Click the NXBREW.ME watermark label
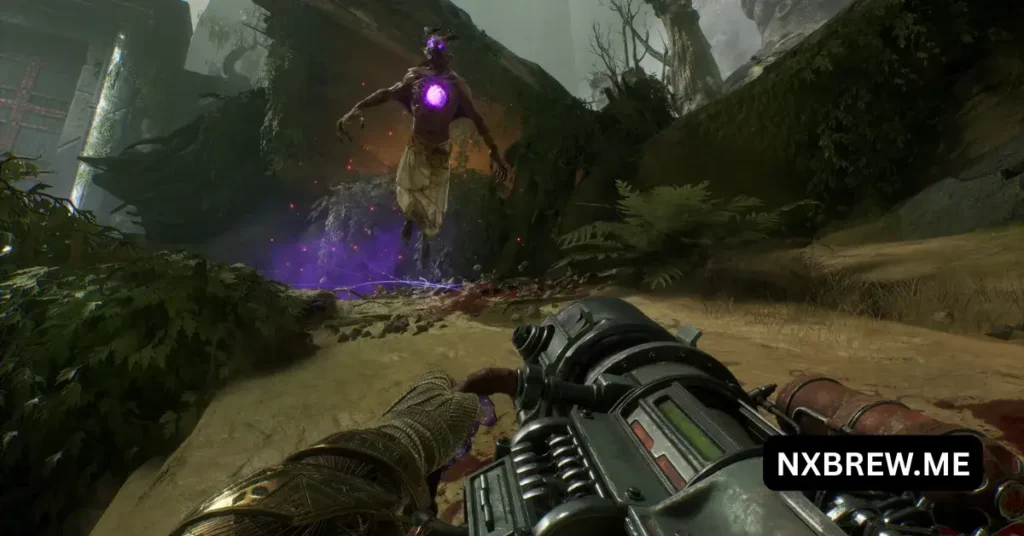The width and height of the screenshot is (1024, 536). pos(872,463)
